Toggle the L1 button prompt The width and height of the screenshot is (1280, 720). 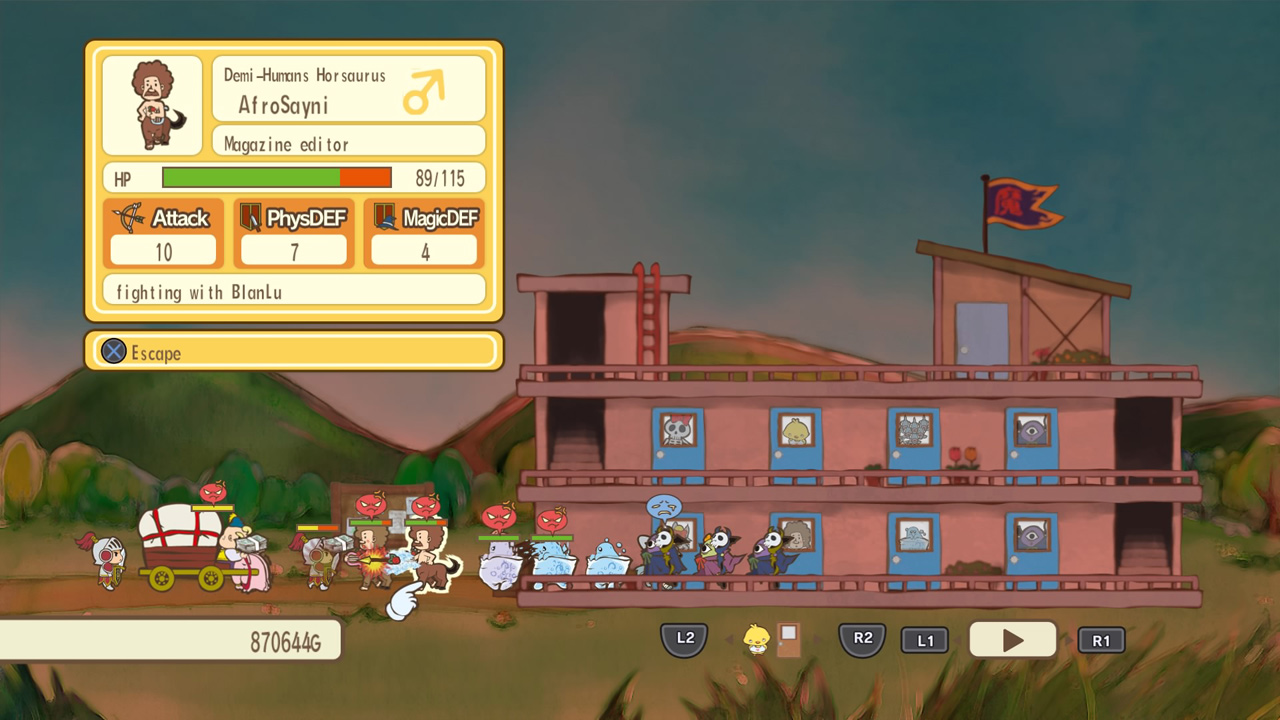(925, 640)
